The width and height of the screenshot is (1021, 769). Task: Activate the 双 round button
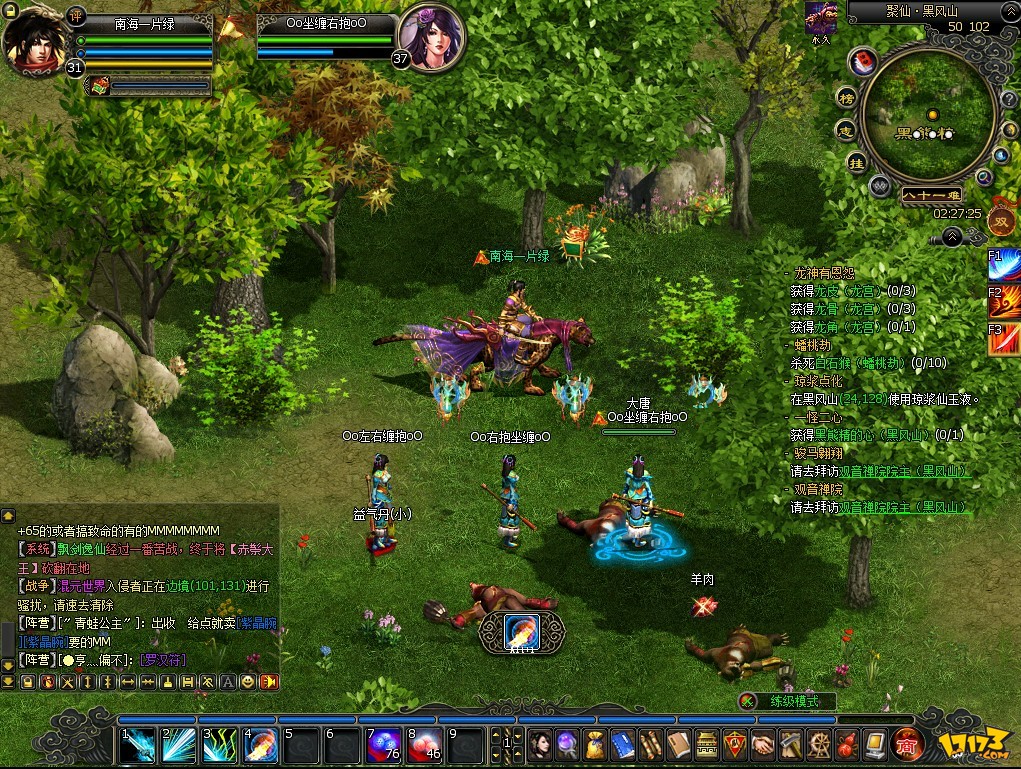[1001, 220]
